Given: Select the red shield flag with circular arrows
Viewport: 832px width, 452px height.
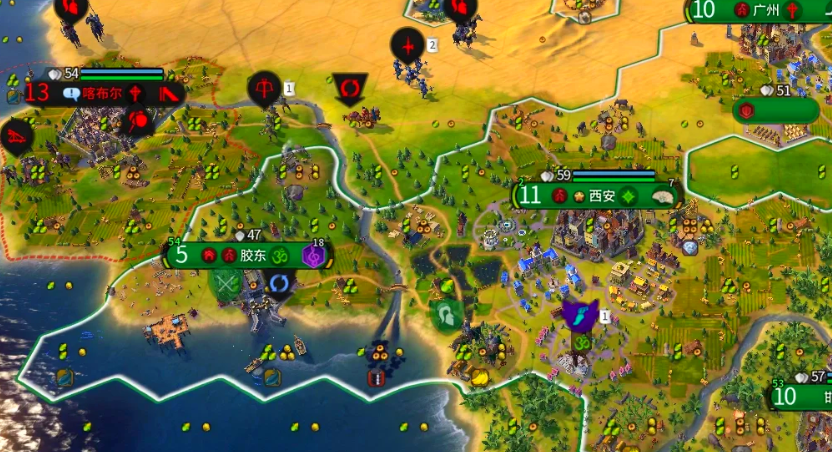Looking at the screenshot, I should [349, 89].
